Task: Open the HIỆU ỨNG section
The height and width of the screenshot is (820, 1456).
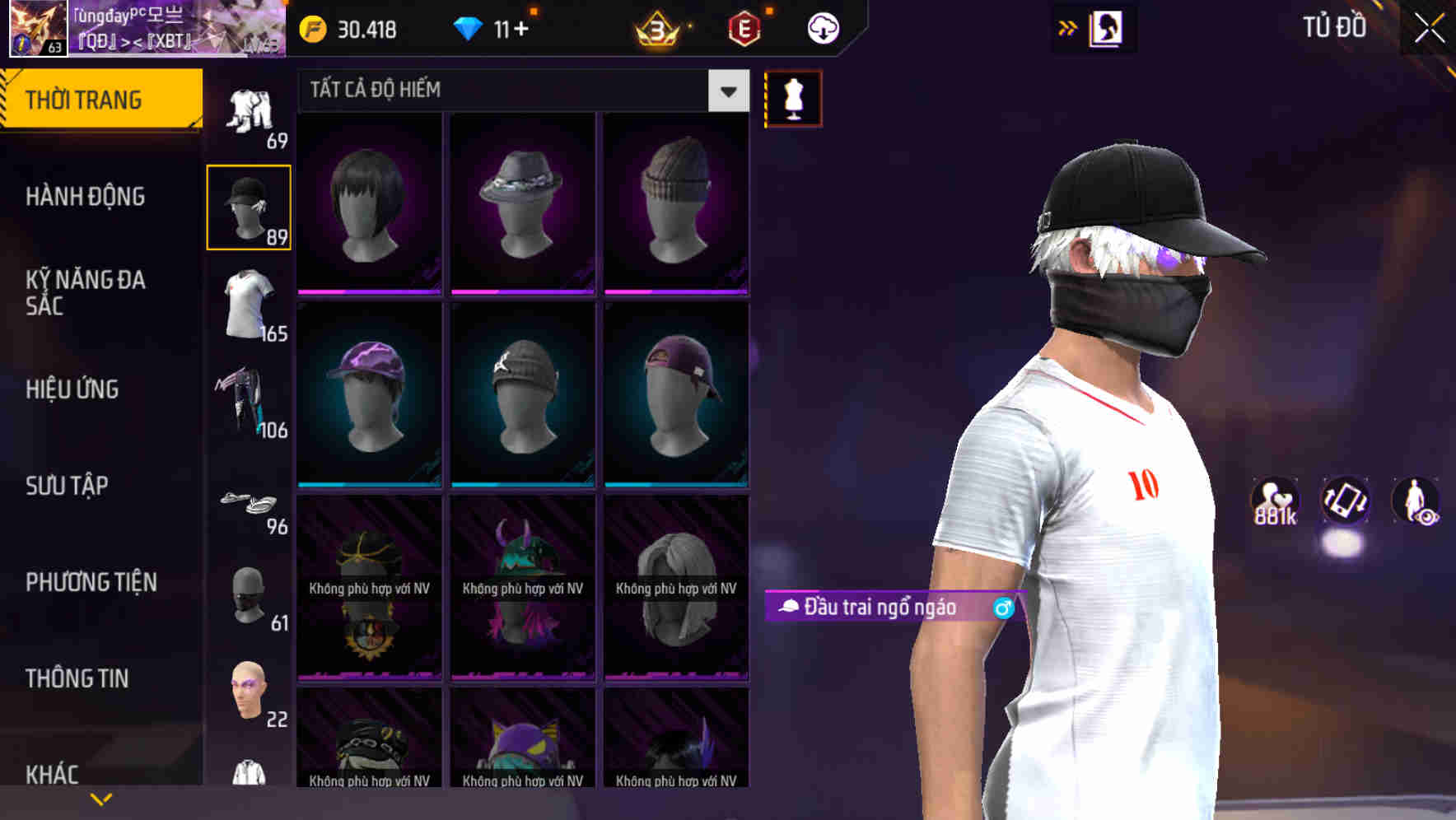Action: (x=72, y=389)
